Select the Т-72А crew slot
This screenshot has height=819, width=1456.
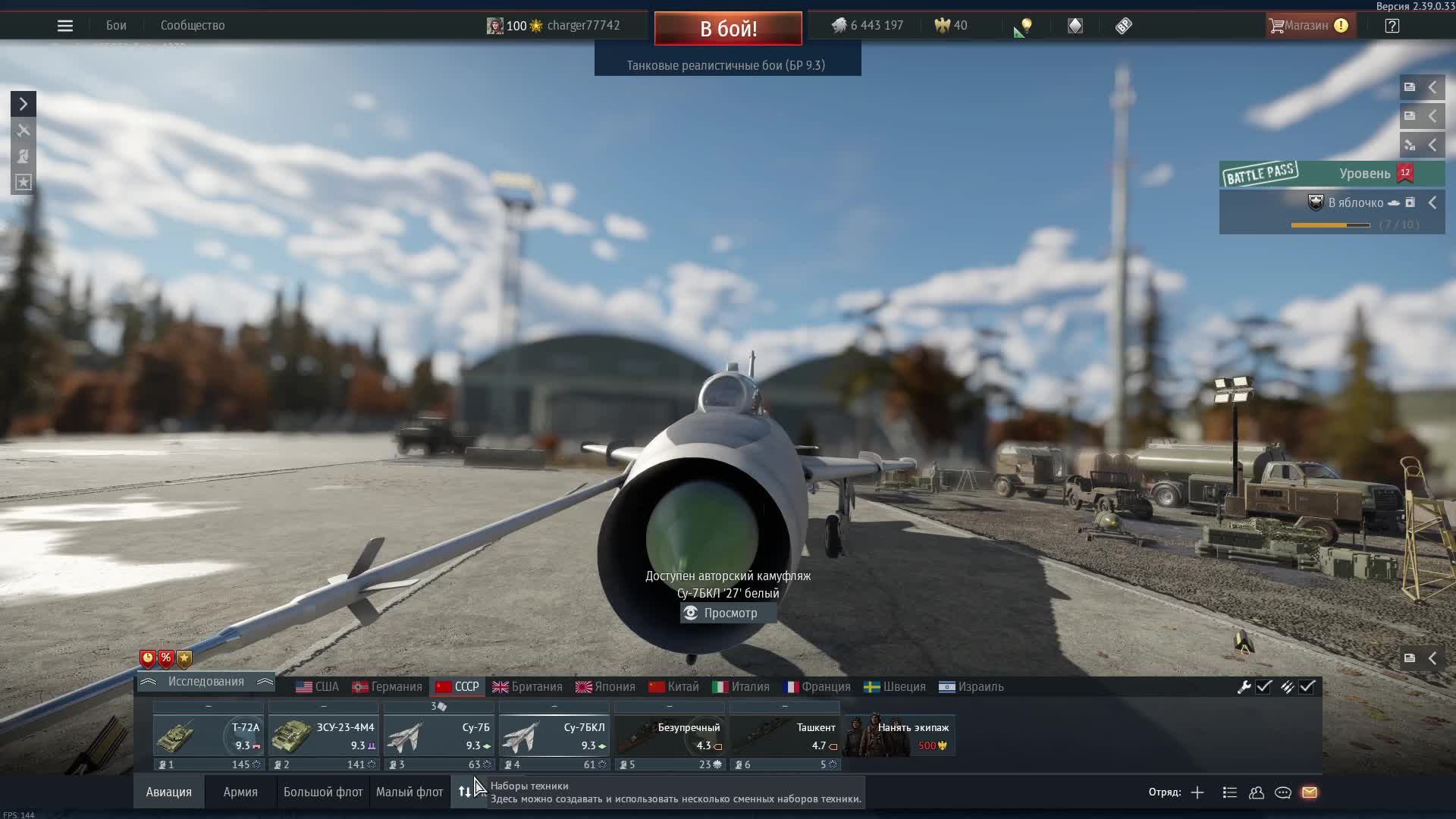(x=209, y=736)
